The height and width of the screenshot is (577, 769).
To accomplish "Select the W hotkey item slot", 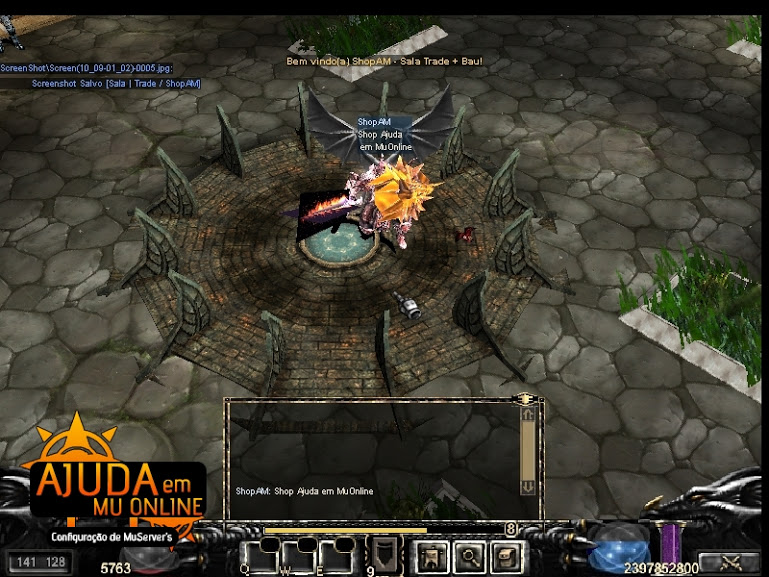I will pos(299,554).
